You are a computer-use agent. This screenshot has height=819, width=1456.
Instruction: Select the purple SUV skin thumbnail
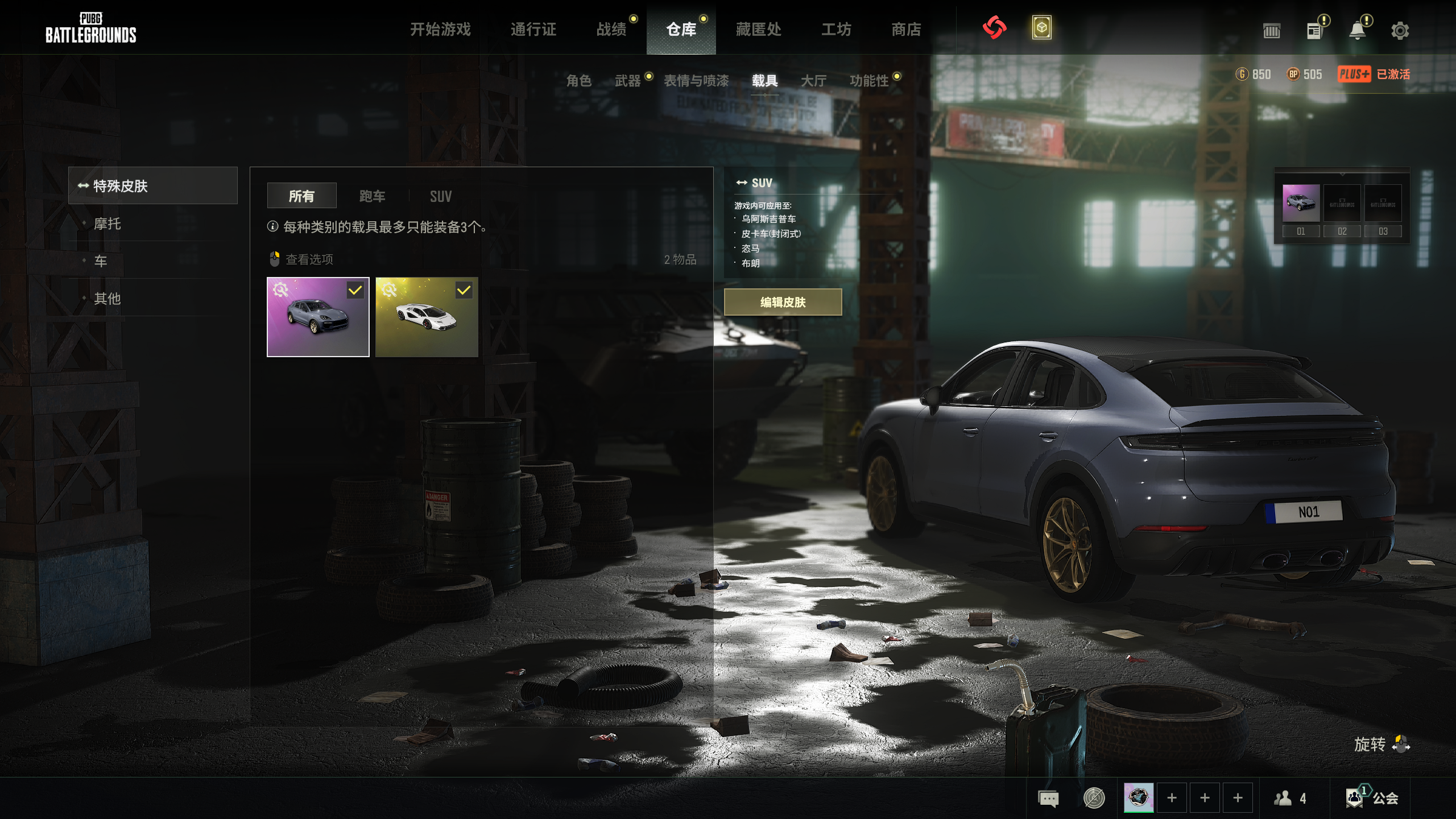point(318,317)
